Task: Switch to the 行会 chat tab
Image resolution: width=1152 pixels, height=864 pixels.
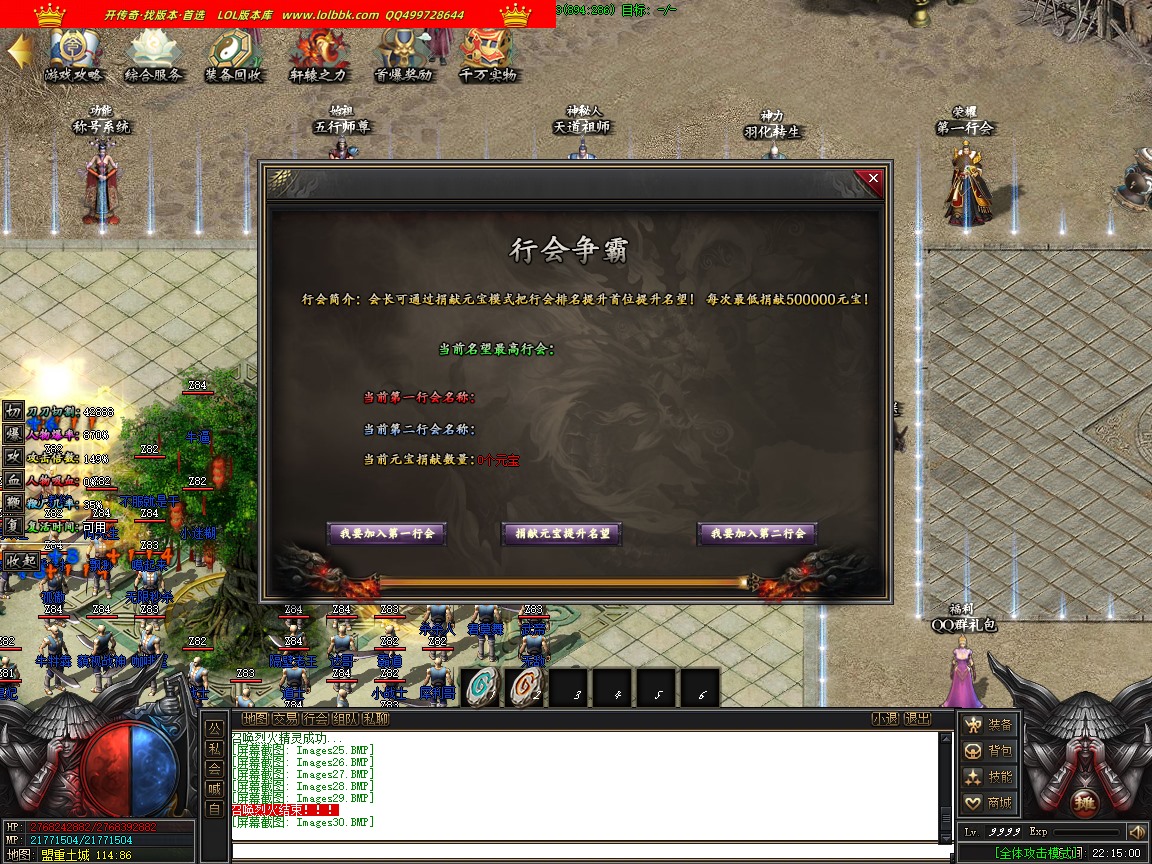Action: coord(316,719)
